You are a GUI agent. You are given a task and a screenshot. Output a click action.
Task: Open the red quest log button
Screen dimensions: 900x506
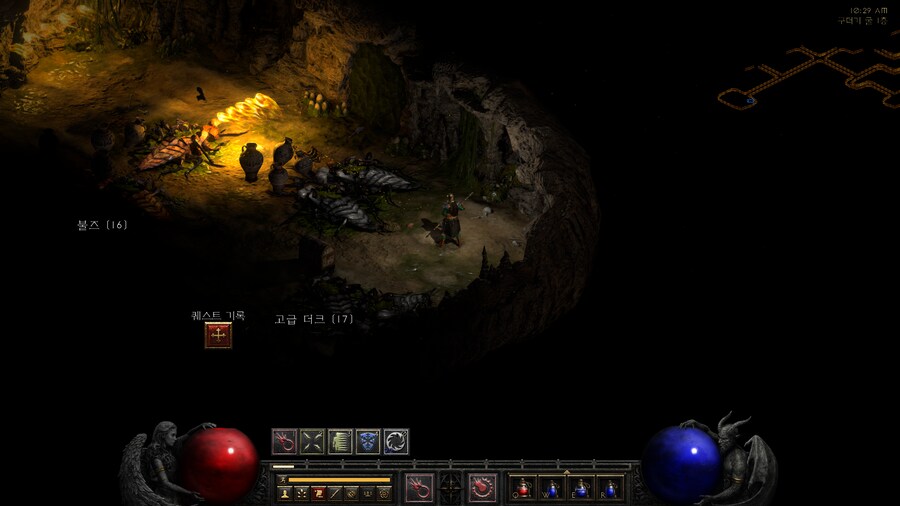[x=218, y=335]
